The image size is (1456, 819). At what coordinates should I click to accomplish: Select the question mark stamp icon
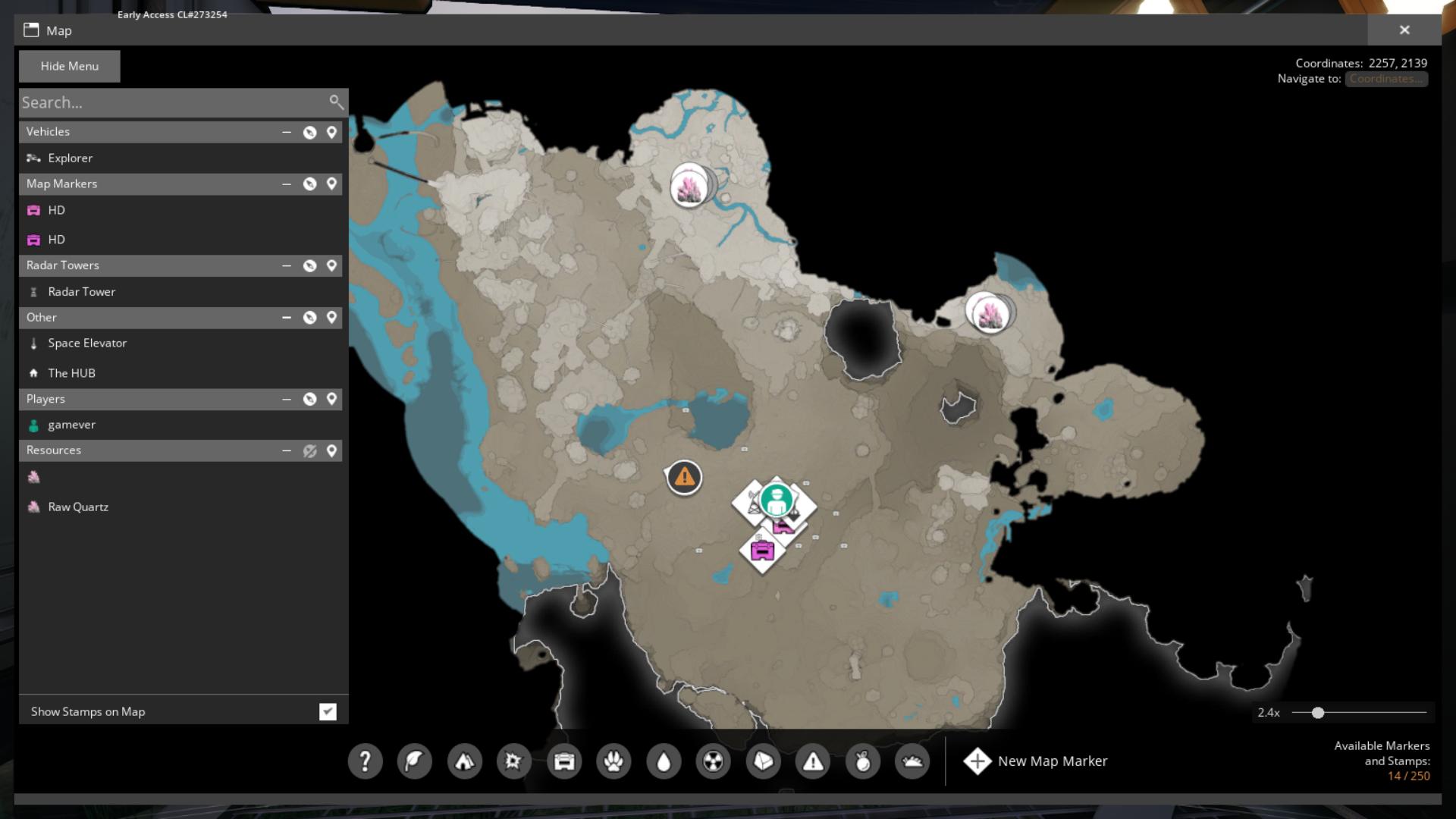tap(366, 761)
